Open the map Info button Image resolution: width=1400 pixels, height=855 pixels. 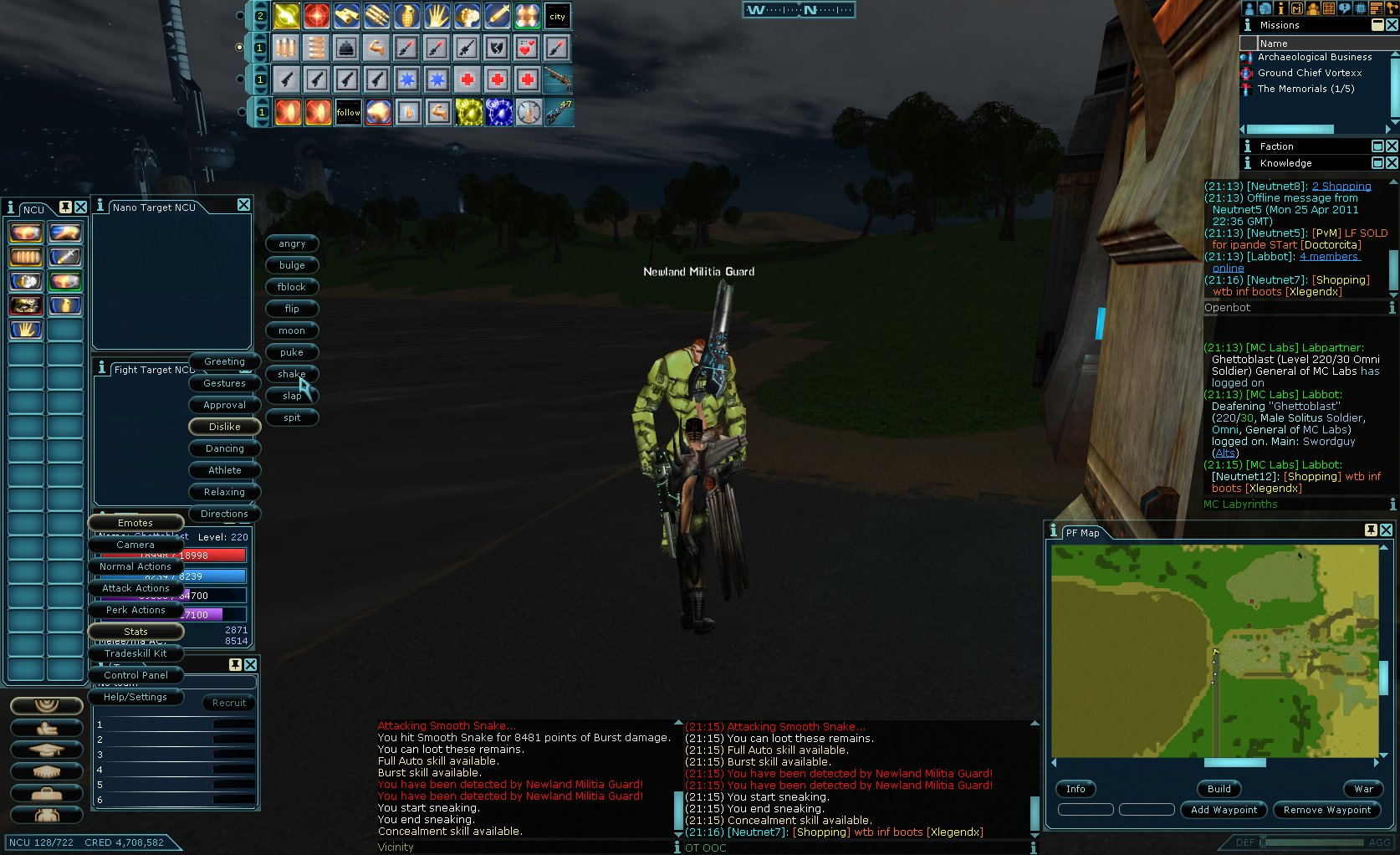click(1076, 789)
